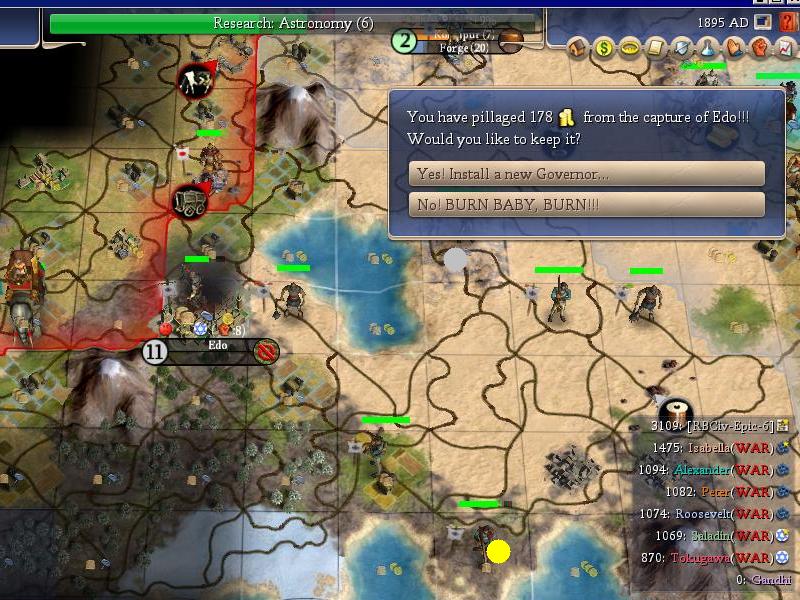This screenshot has height=600, width=800.
Task: Choose "No! BURN BABY, BURN!!!"
Action: [586, 205]
